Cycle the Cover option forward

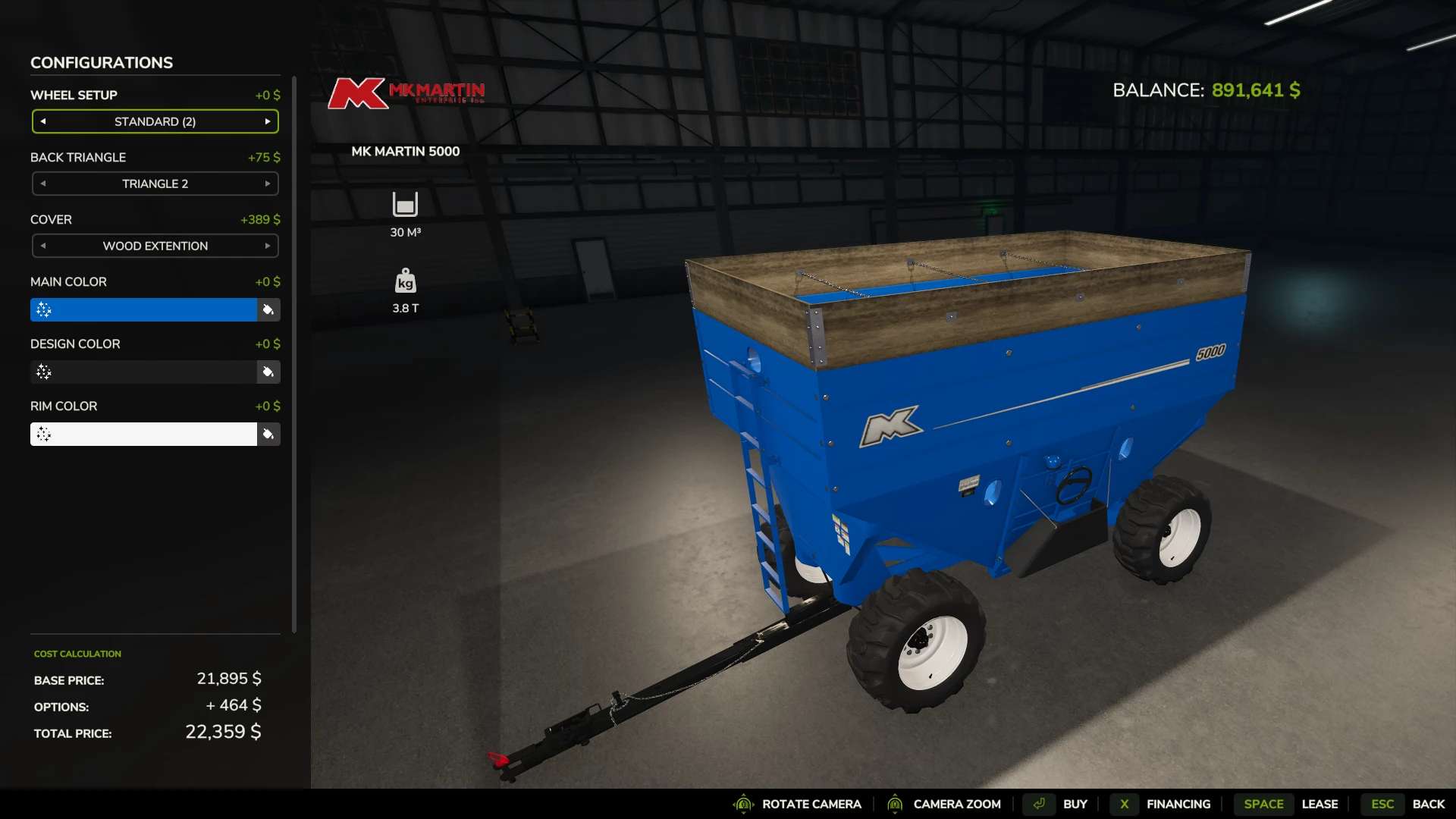point(268,246)
